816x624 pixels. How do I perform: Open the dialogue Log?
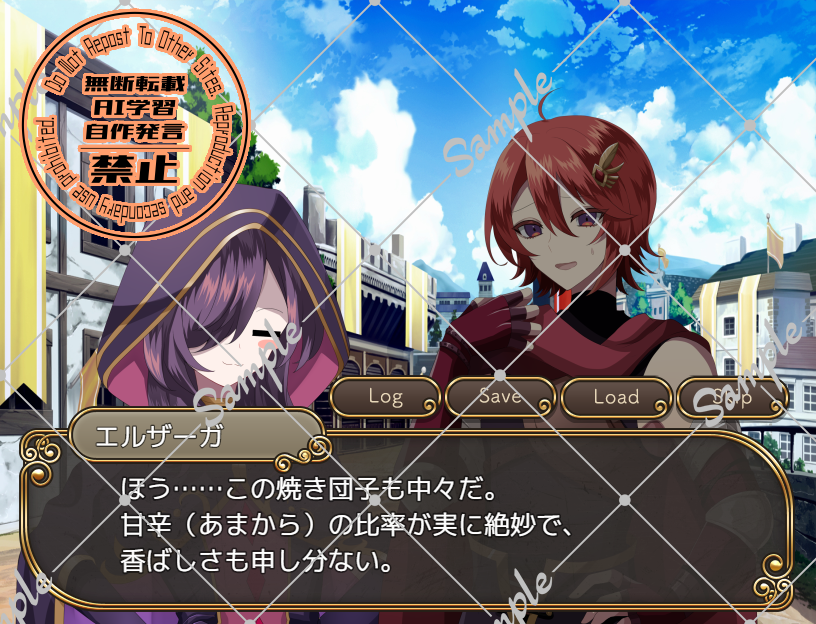point(385,397)
